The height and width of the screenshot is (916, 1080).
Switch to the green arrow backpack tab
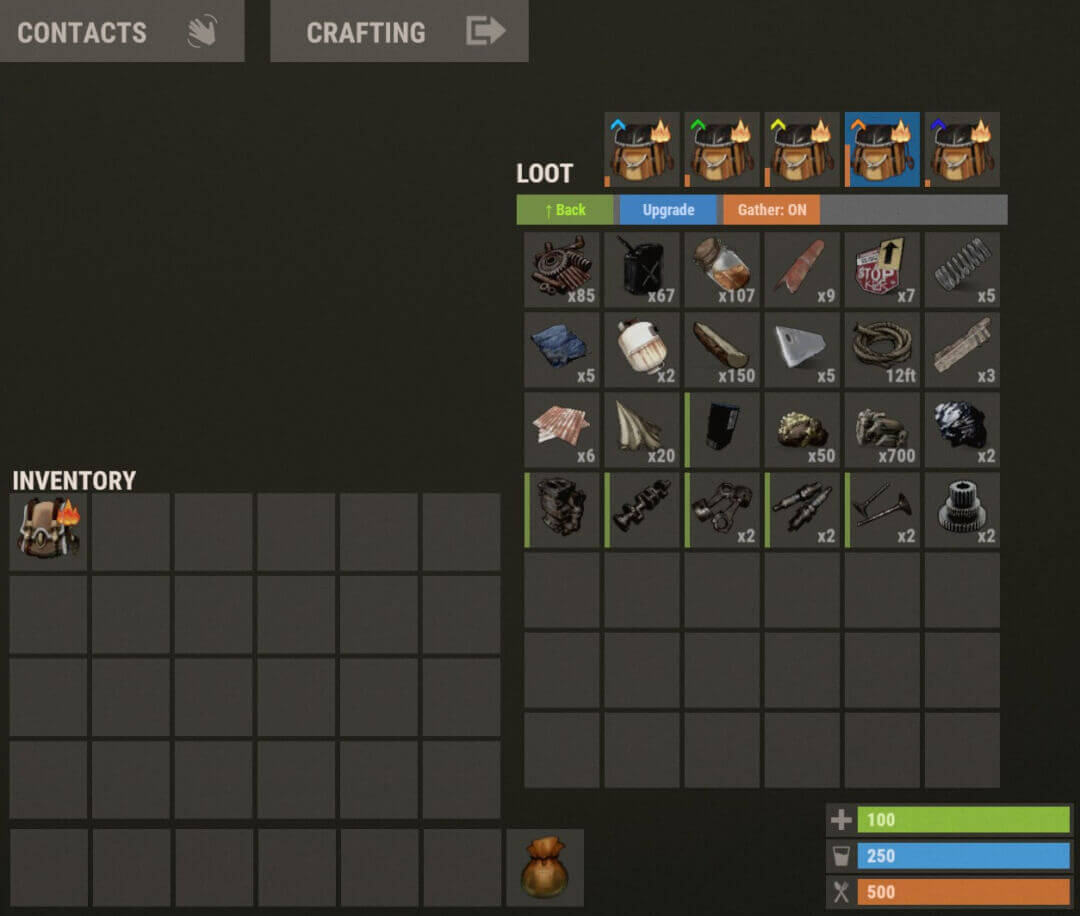pyautogui.click(x=722, y=150)
